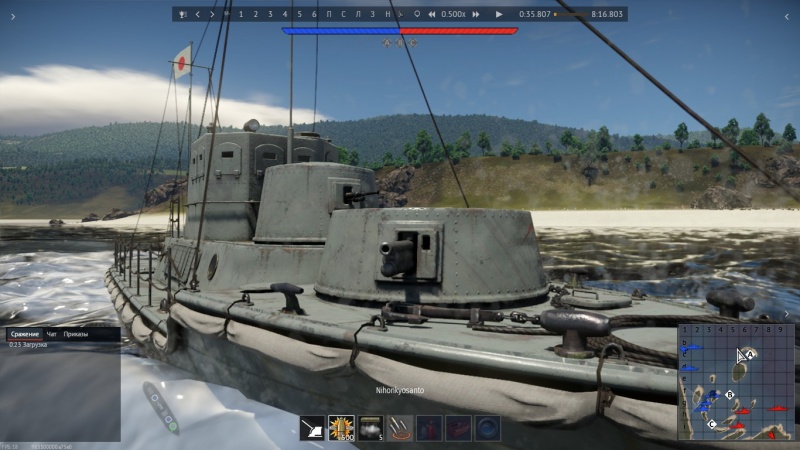Click the tactical minimap
The width and height of the screenshot is (800, 450).
pos(736,381)
